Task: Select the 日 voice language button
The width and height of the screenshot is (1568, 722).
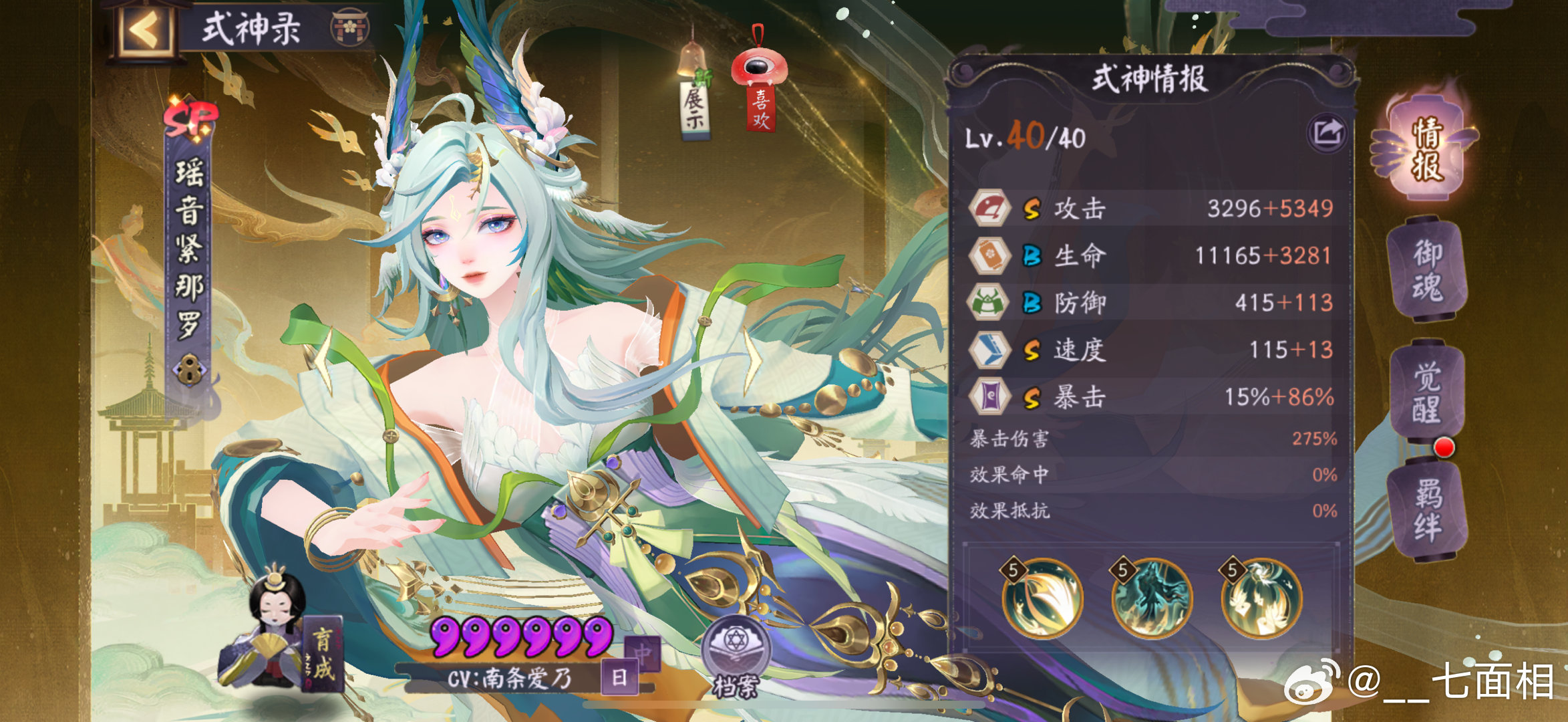Action: coord(619,678)
